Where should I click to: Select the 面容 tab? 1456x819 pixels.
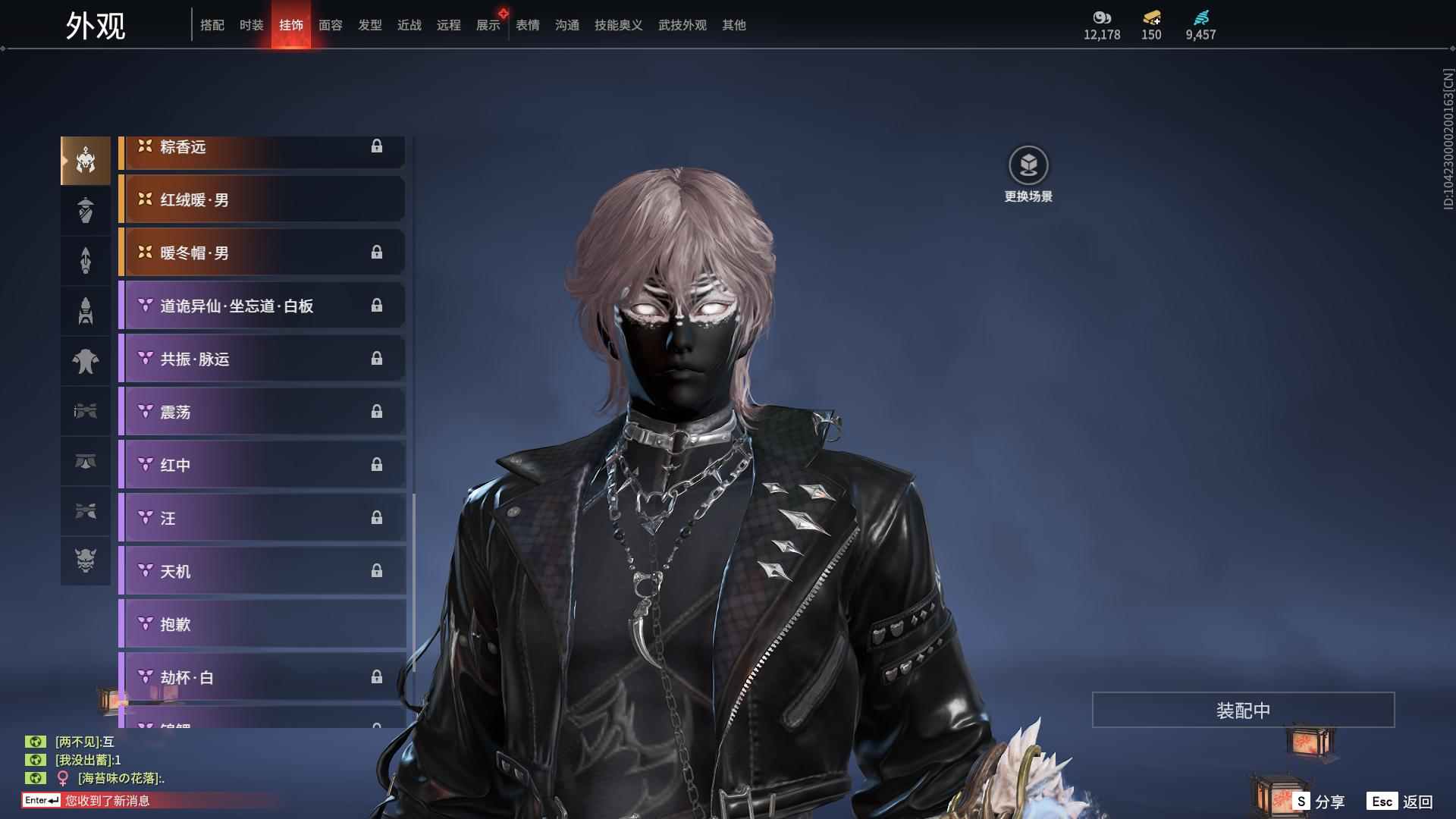[331, 25]
